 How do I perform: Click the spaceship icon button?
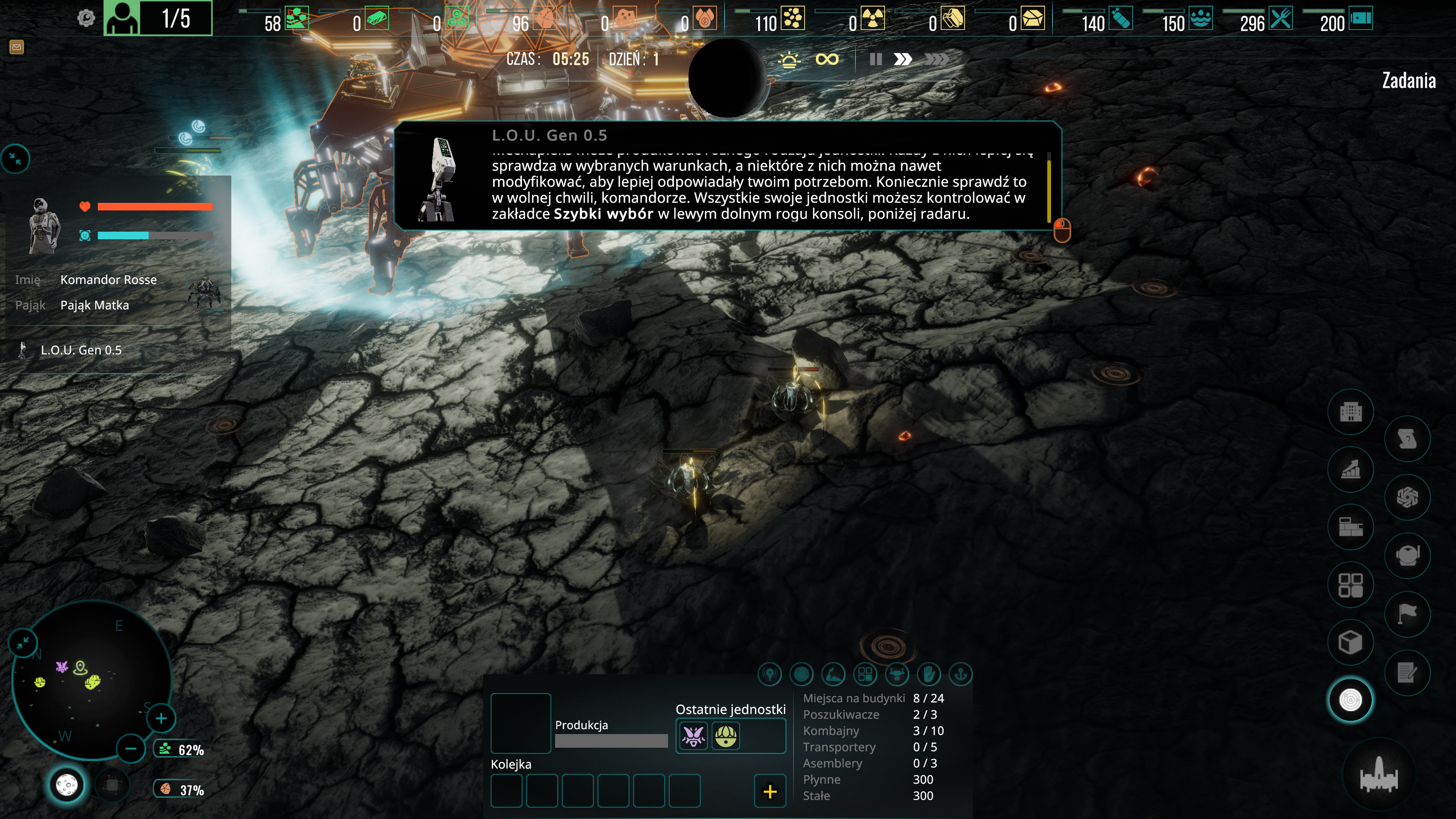pos(1379,775)
